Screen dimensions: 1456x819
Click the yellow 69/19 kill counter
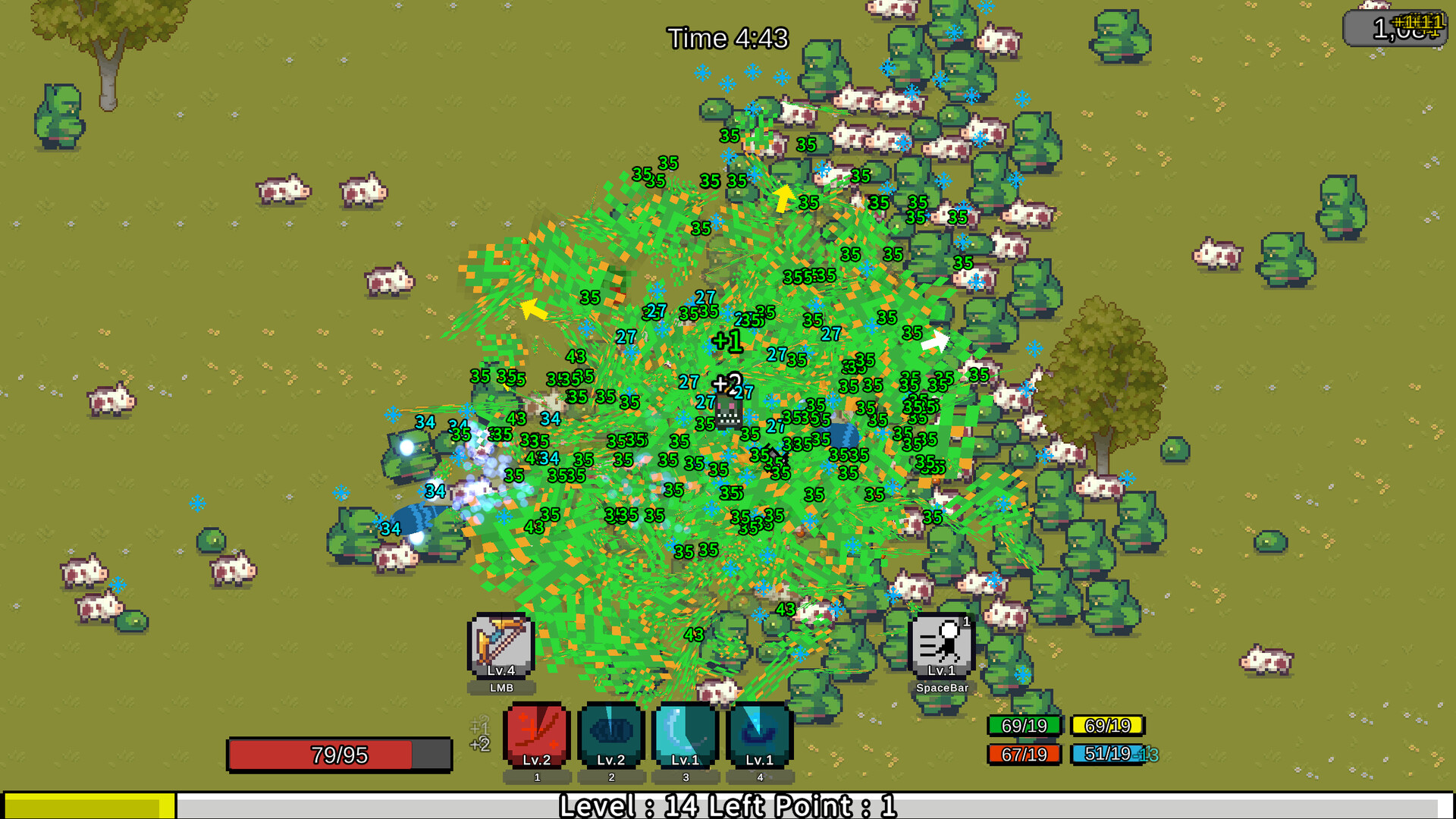click(1109, 726)
